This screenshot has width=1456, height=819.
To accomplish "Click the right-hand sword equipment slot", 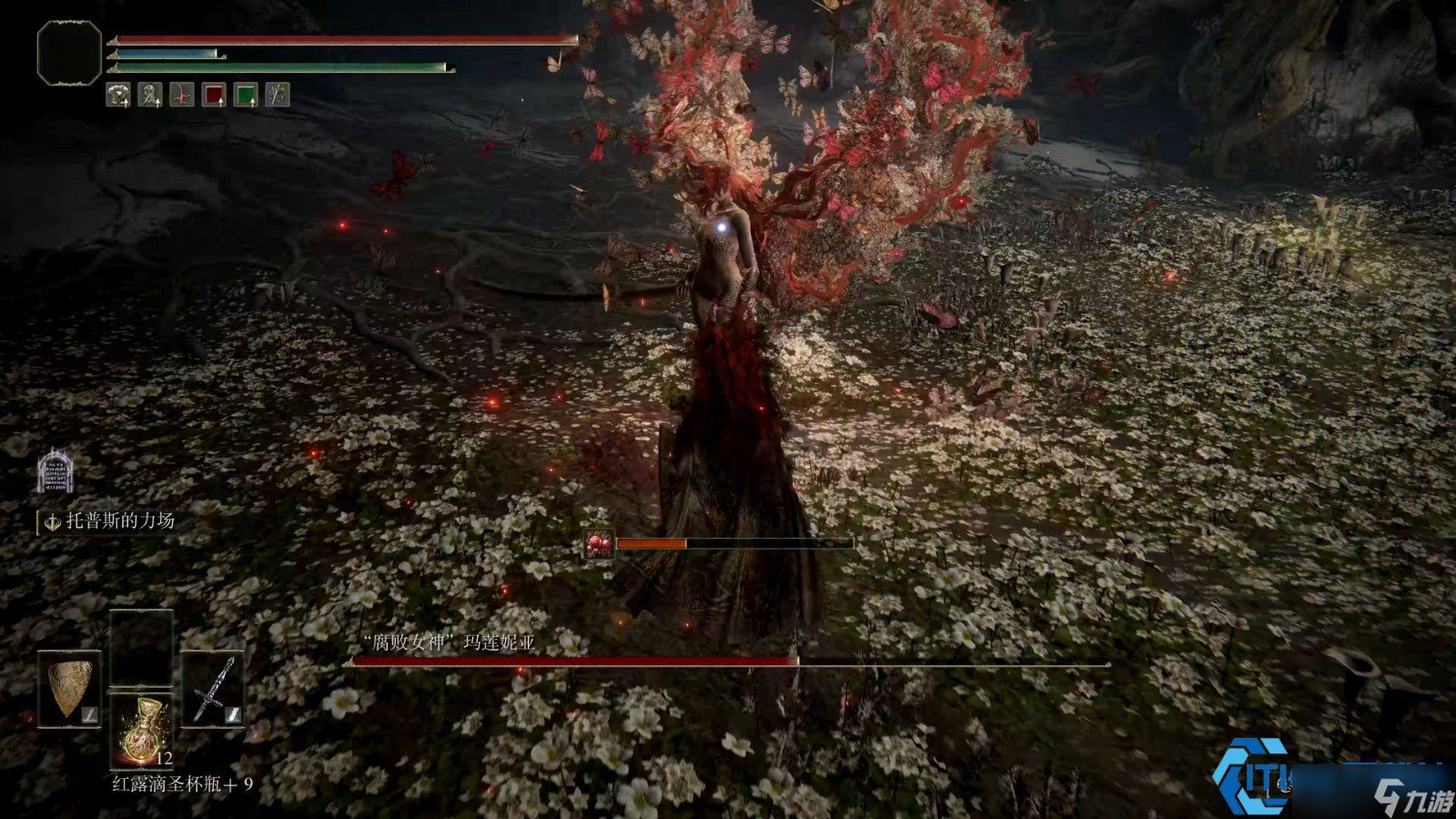I will tap(213, 689).
